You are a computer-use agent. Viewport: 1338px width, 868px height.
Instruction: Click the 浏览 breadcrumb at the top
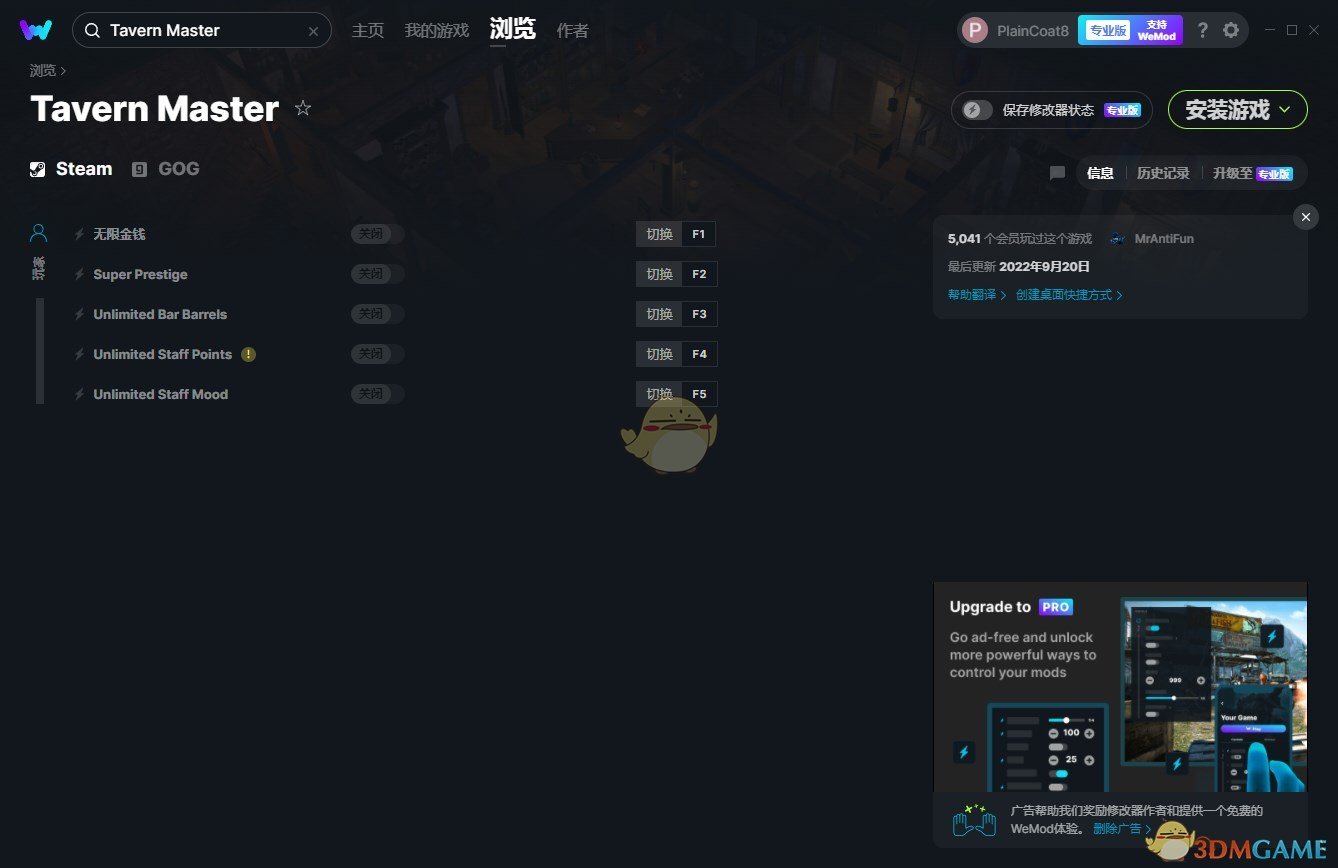click(40, 70)
